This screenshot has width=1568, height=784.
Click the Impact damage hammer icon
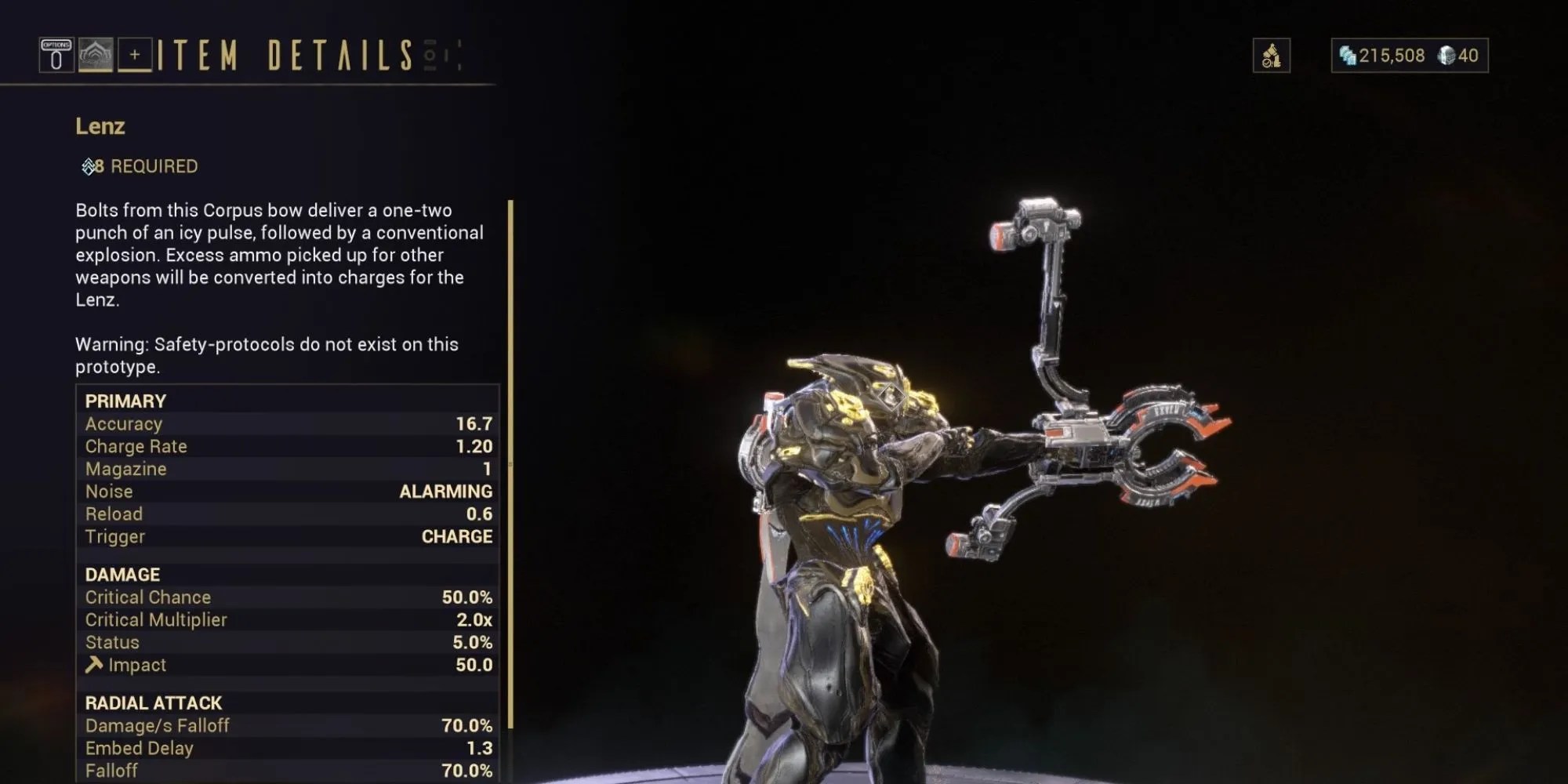(93, 664)
